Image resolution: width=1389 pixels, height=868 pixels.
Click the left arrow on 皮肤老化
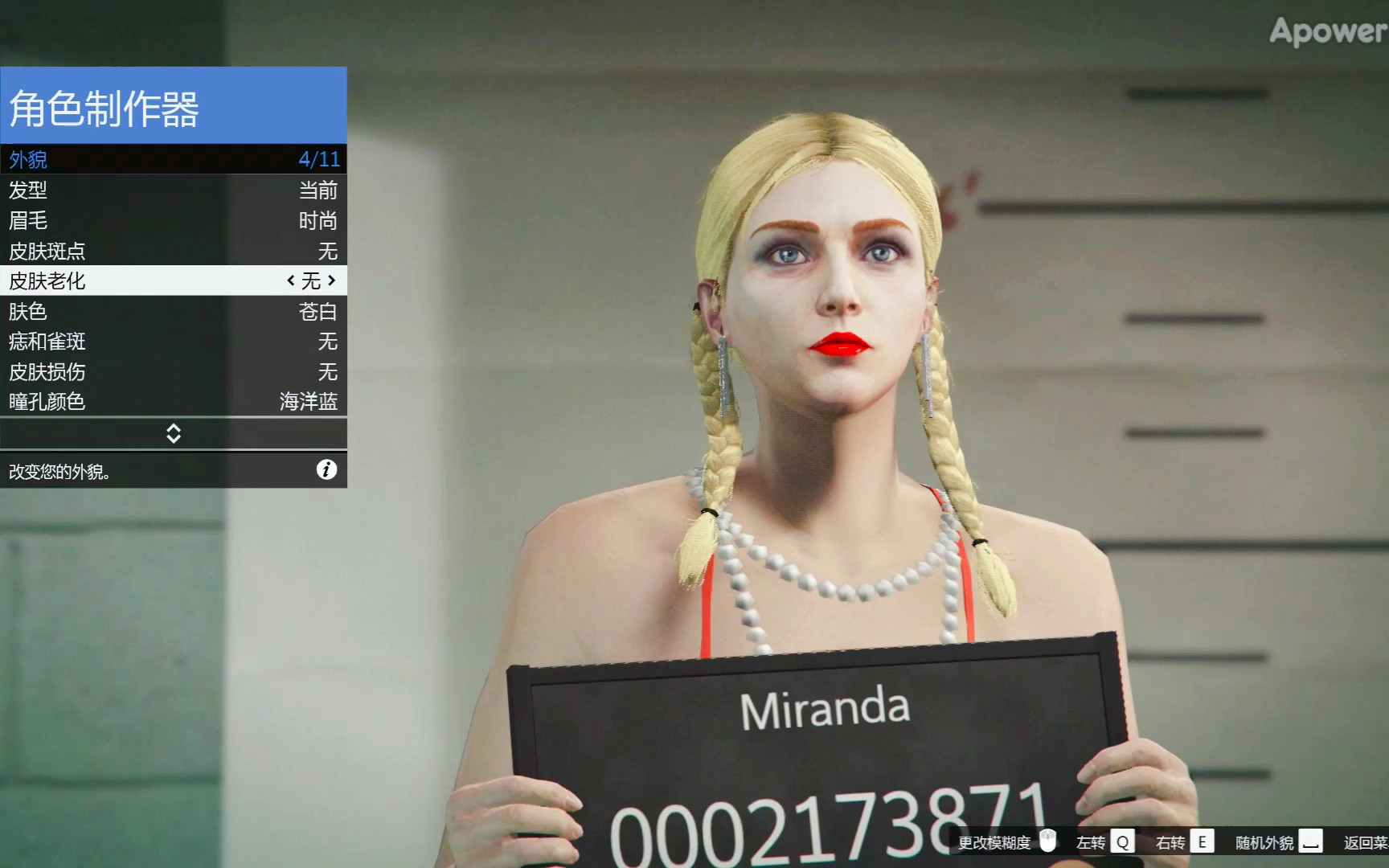pos(291,280)
